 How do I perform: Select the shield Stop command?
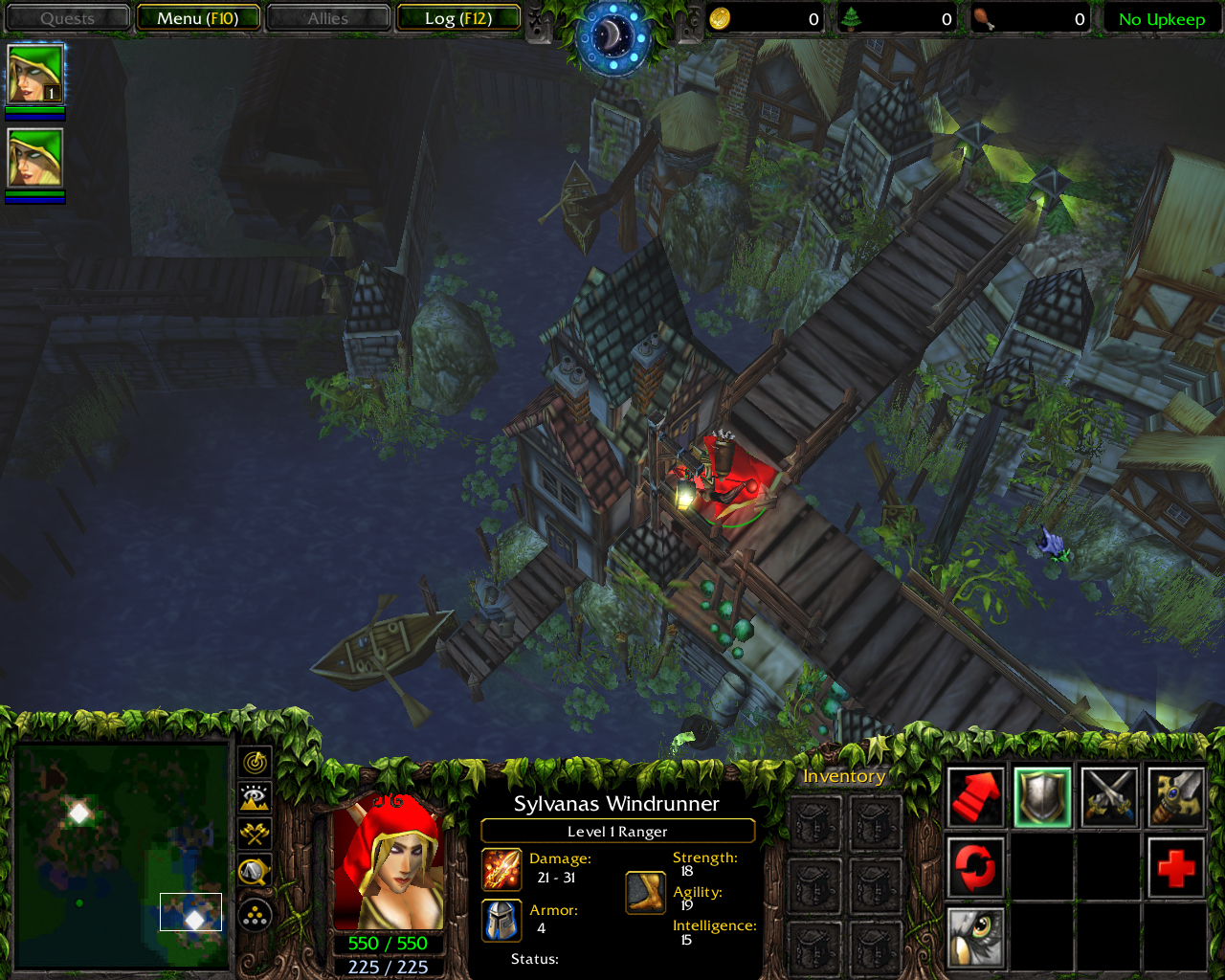coord(1042,797)
